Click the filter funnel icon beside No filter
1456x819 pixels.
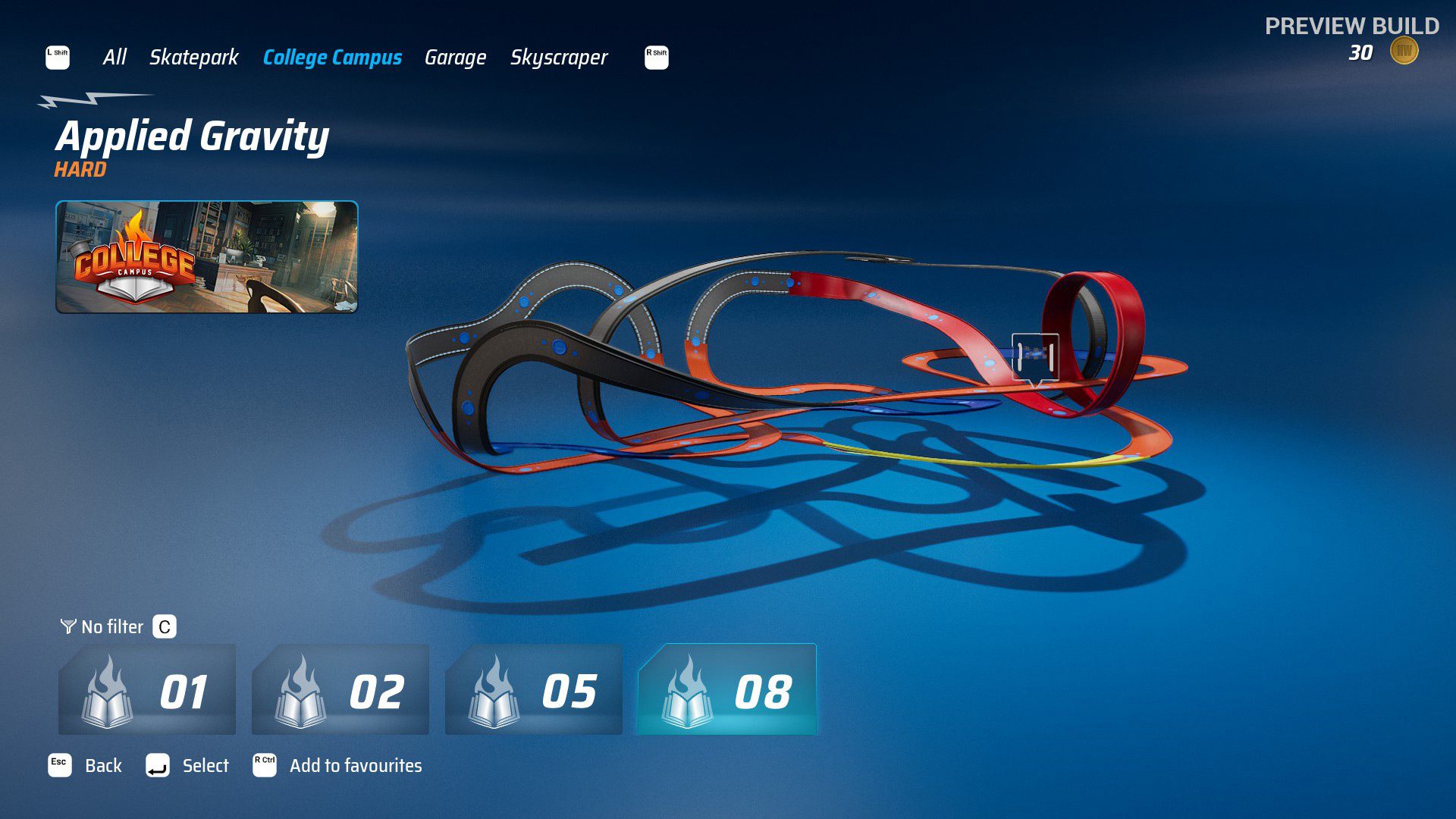(x=69, y=626)
